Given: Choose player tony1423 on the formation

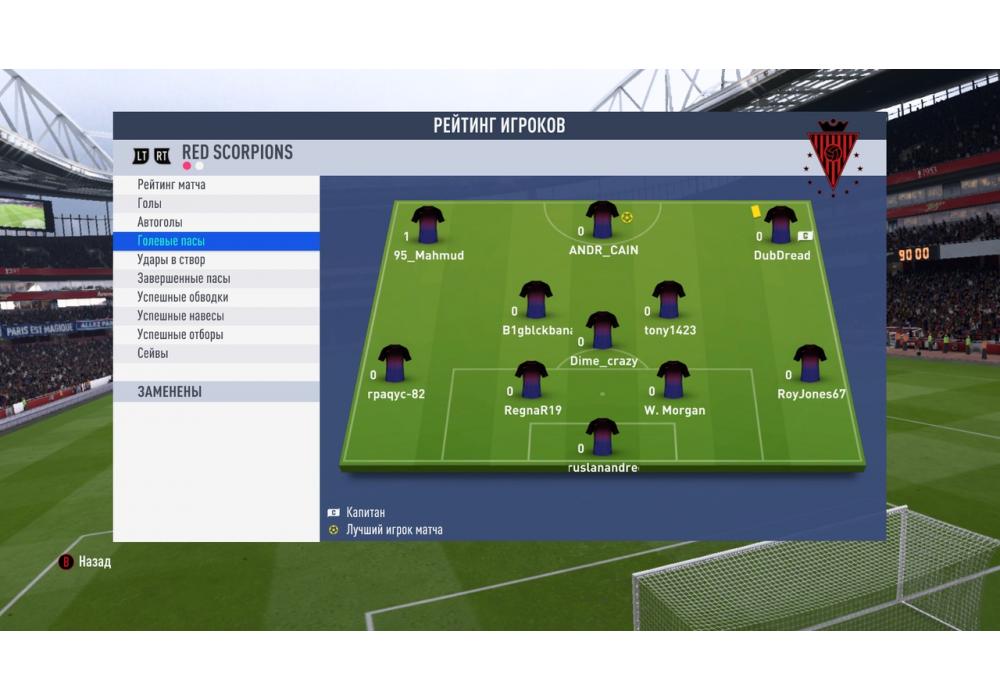Looking at the screenshot, I should click(x=668, y=299).
